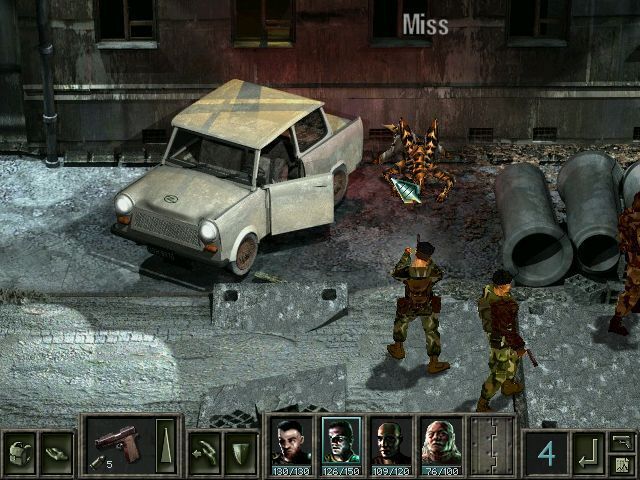Select squad member portrait with 130/130 health

click(x=290, y=445)
